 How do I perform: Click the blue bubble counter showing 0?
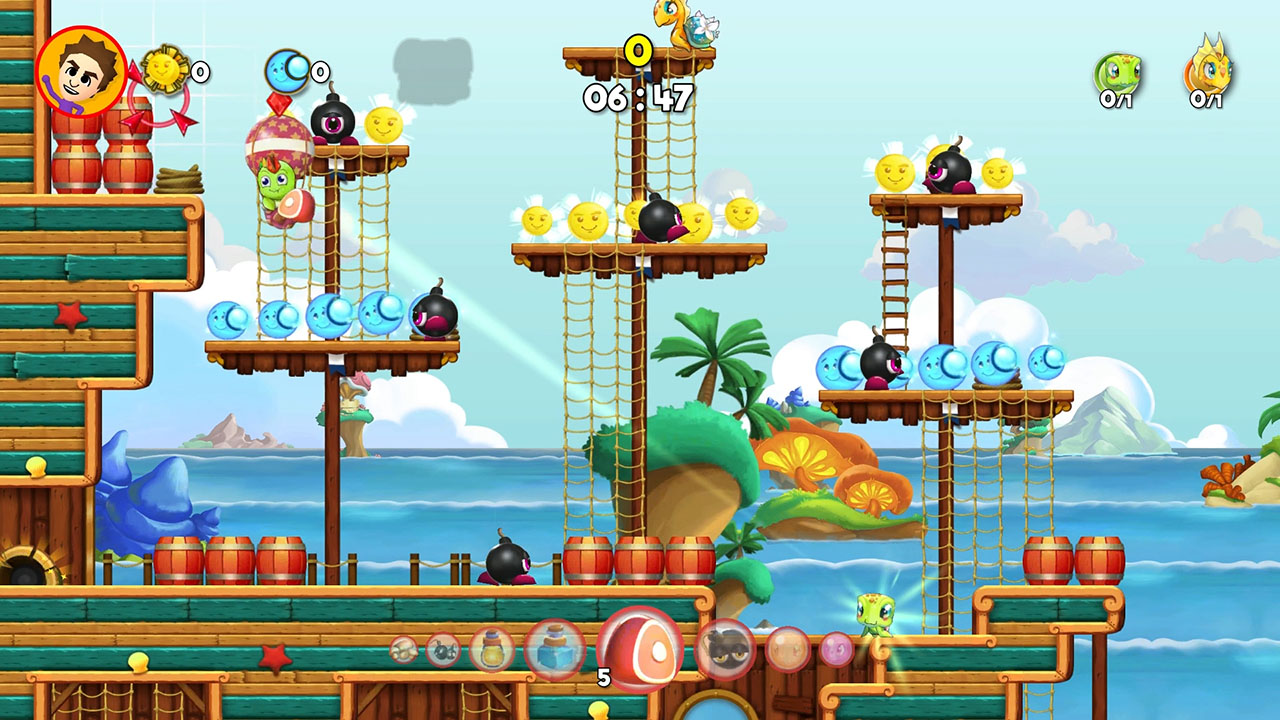[287, 72]
